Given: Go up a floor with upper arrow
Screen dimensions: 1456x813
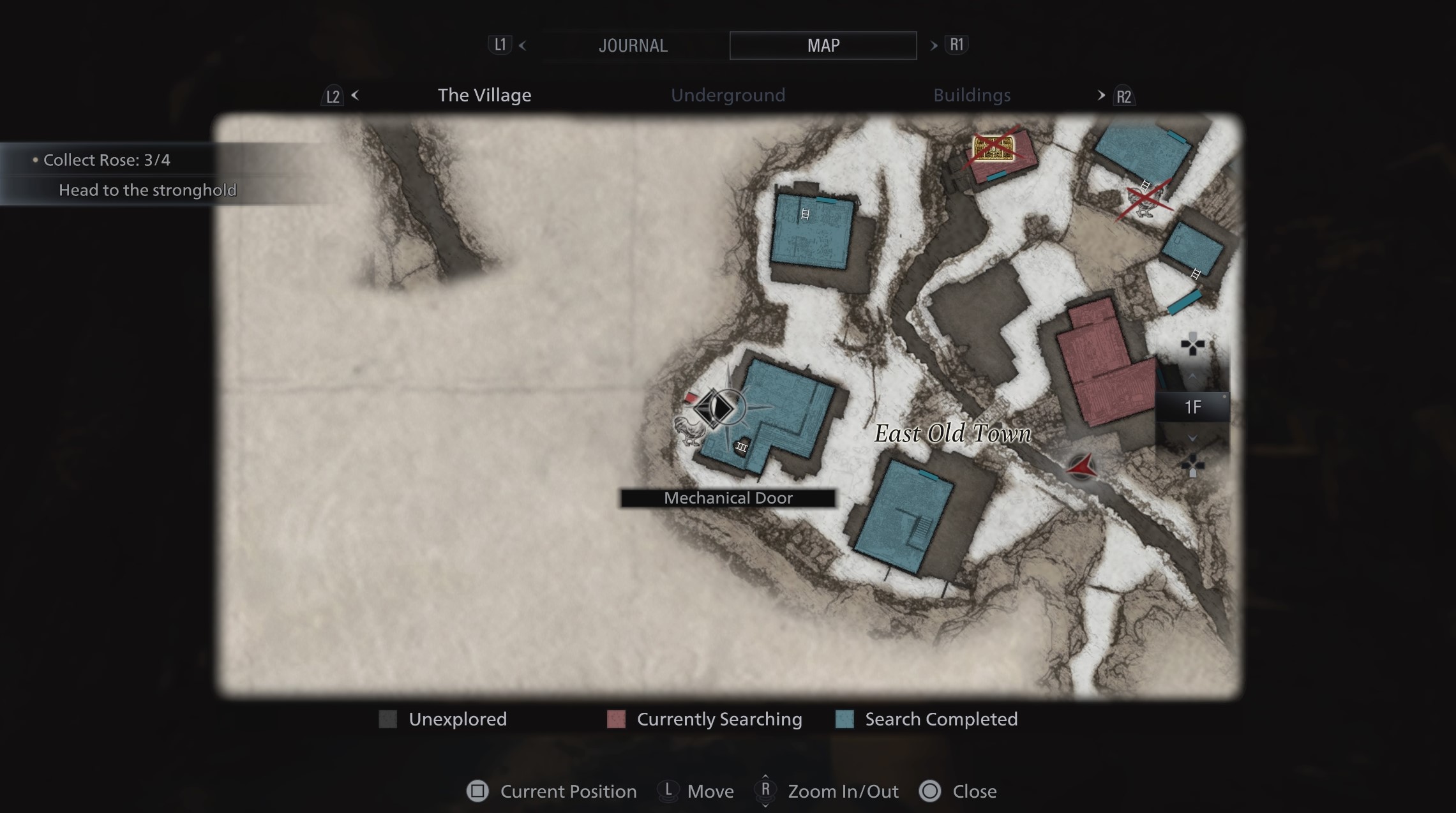Looking at the screenshot, I should (1192, 378).
